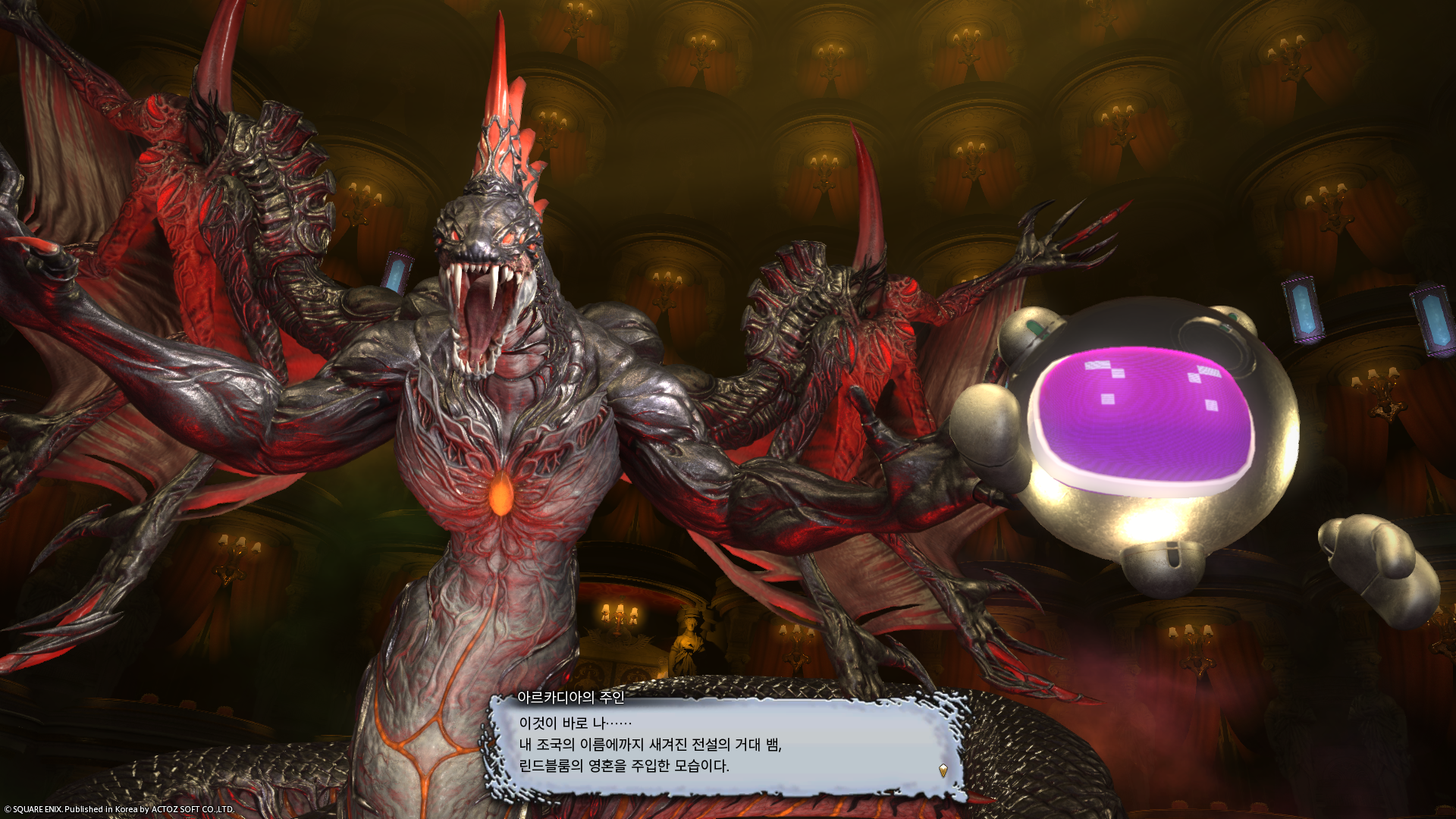
Task: Click the 아르카디아의 주인 dialogue box
Action: [726, 745]
